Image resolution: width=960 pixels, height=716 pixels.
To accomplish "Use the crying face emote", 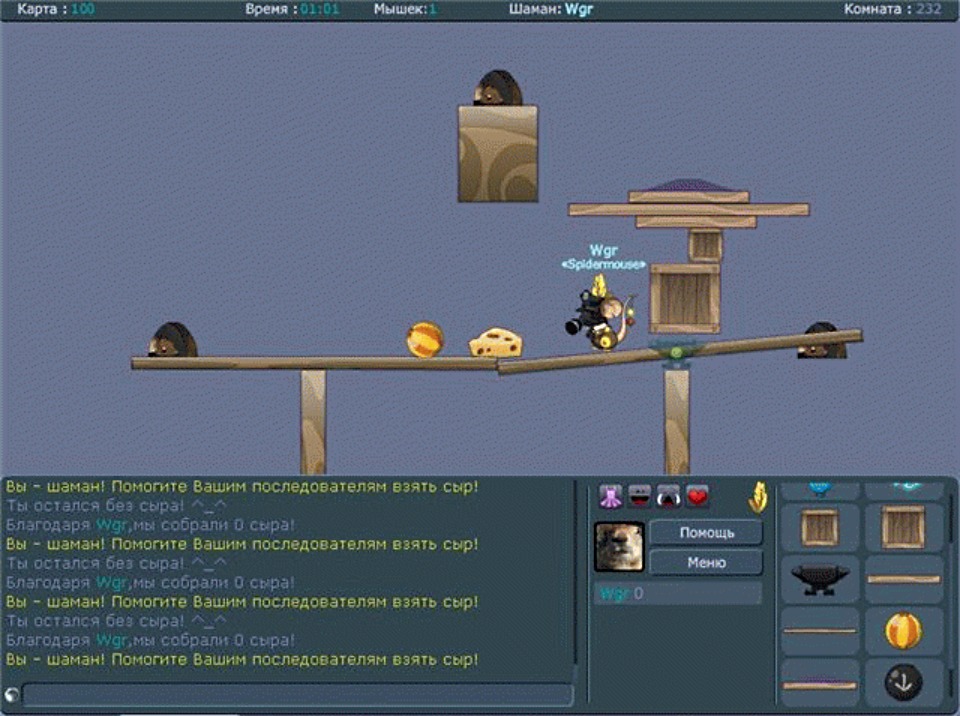I will click(668, 496).
